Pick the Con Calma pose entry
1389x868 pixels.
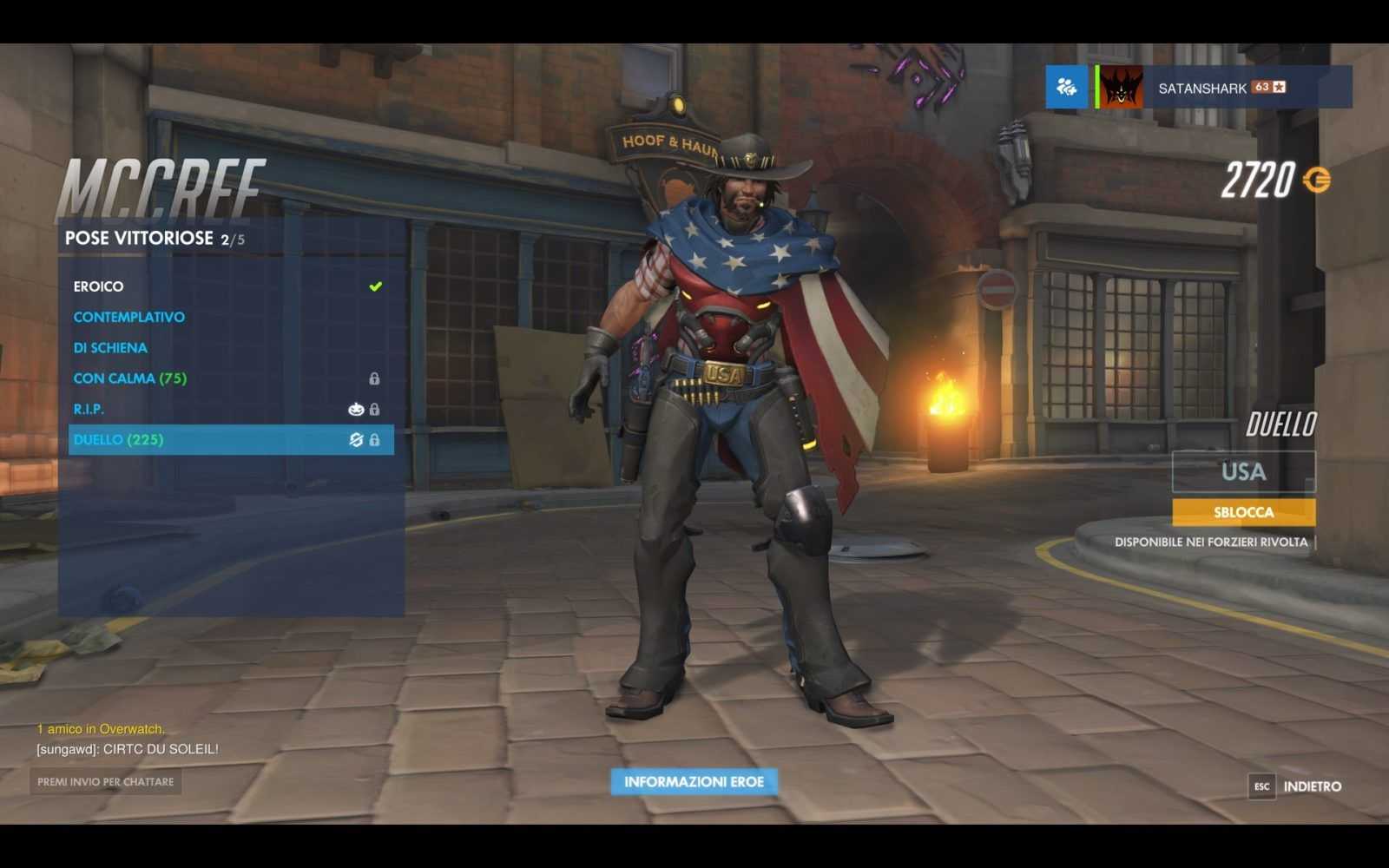tap(129, 378)
